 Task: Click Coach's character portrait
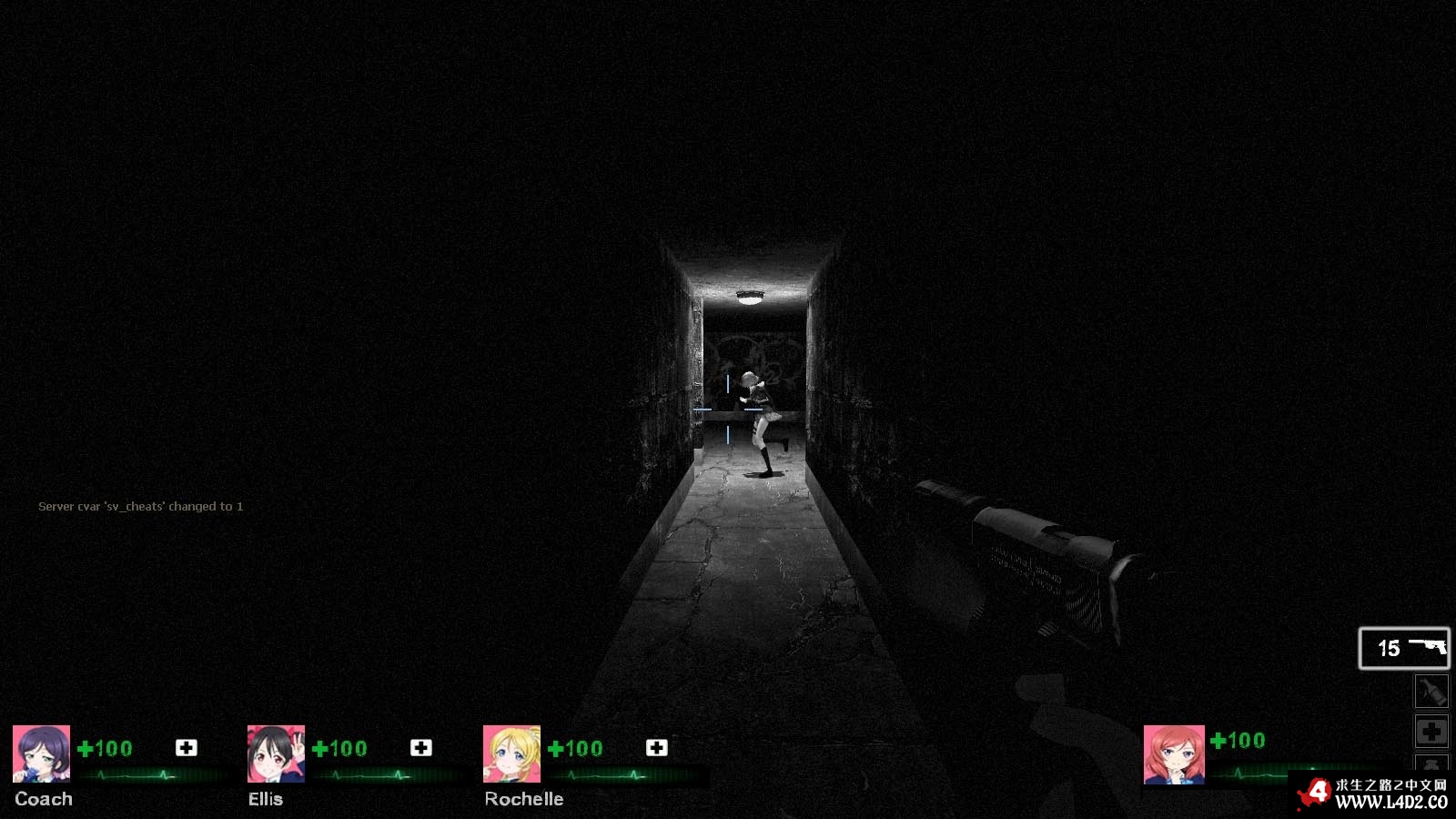[x=41, y=753]
